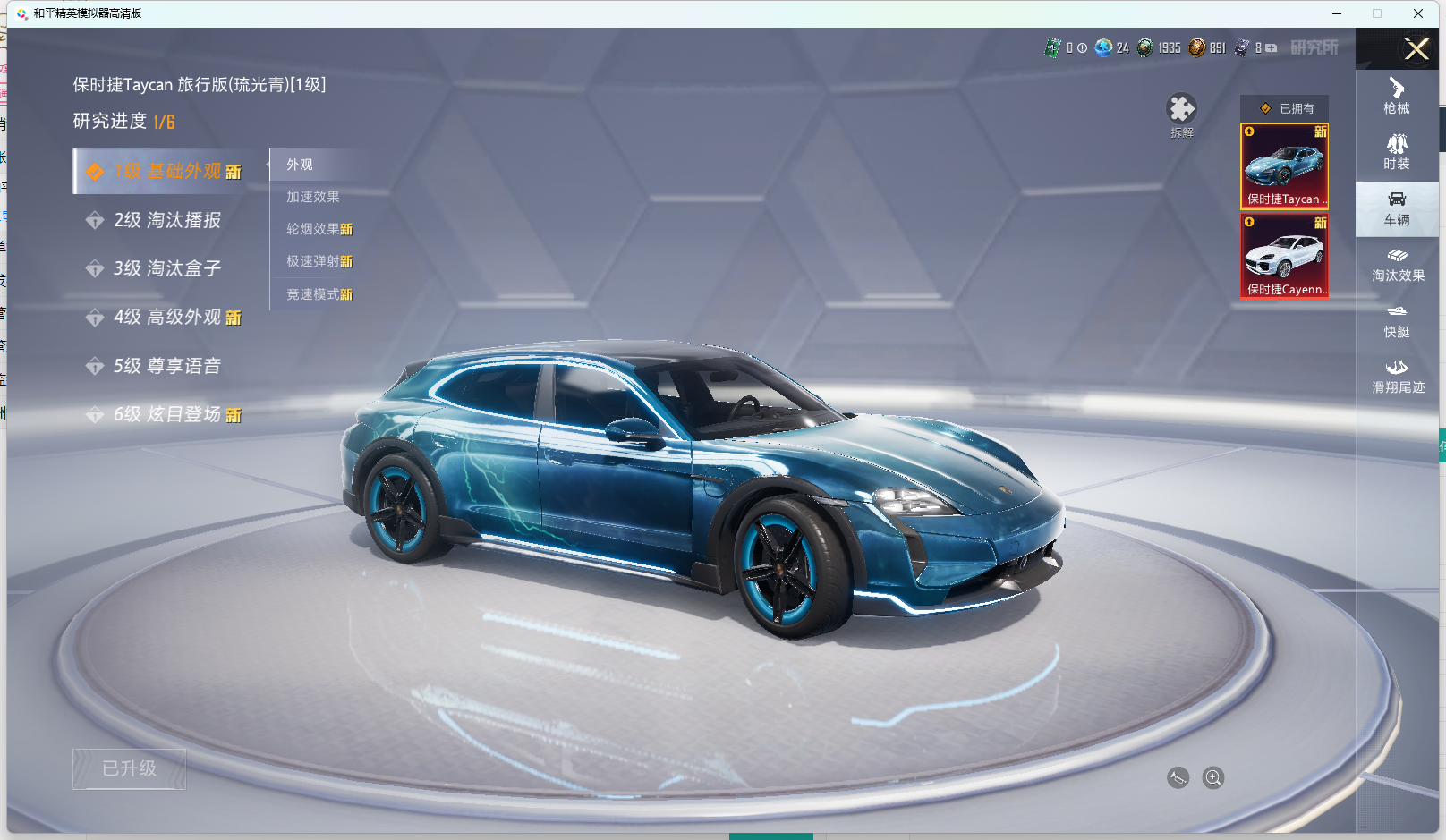Switch to the 时装 category
This screenshot has width=1446, height=840.
(1396, 152)
